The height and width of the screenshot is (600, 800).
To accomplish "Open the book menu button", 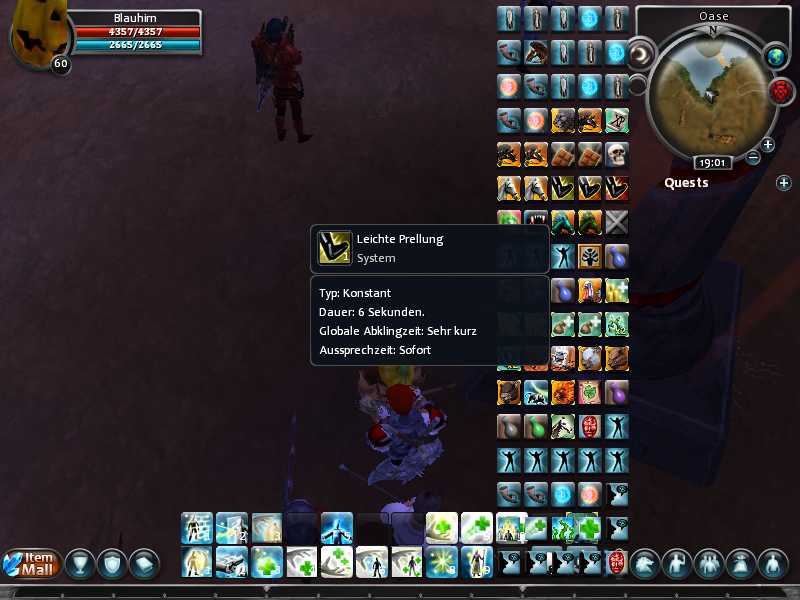I will [x=144, y=564].
